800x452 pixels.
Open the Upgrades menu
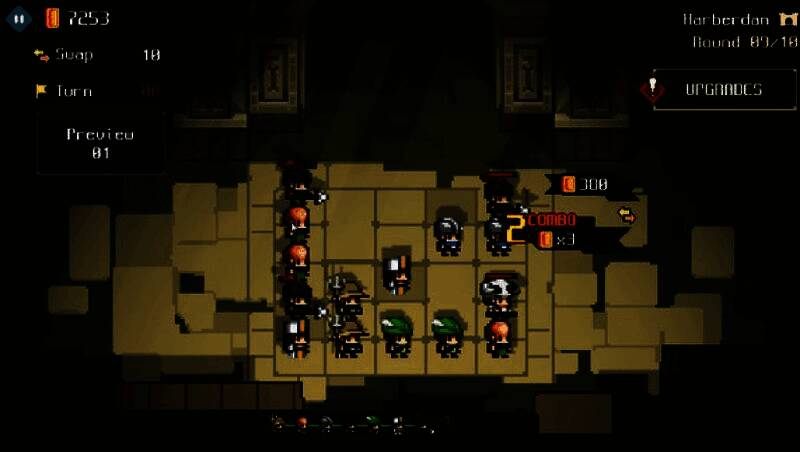(712, 89)
